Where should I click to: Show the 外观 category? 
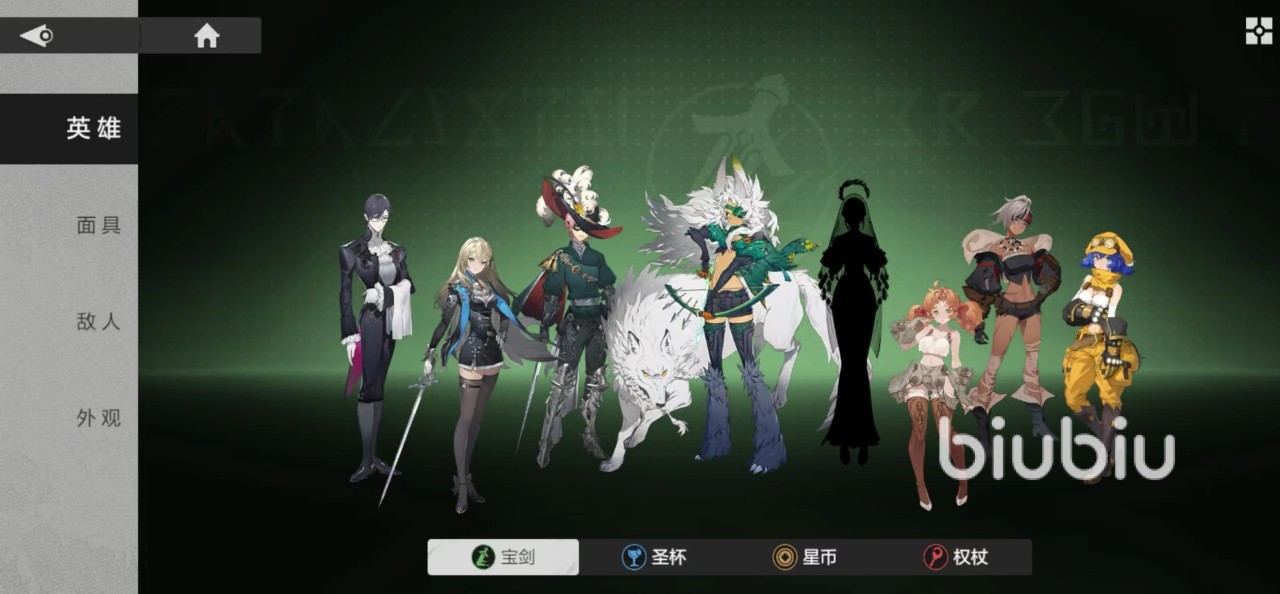coord(98,418)
